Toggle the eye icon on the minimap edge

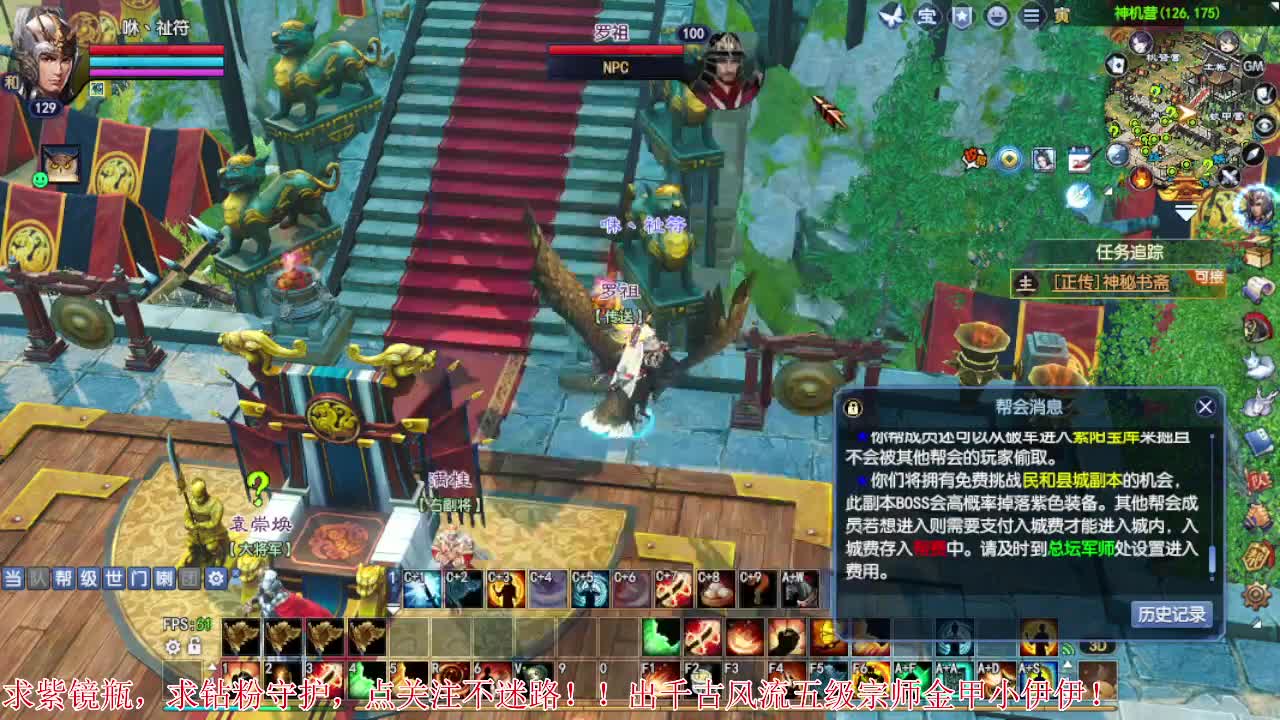tap(1262, 126)
